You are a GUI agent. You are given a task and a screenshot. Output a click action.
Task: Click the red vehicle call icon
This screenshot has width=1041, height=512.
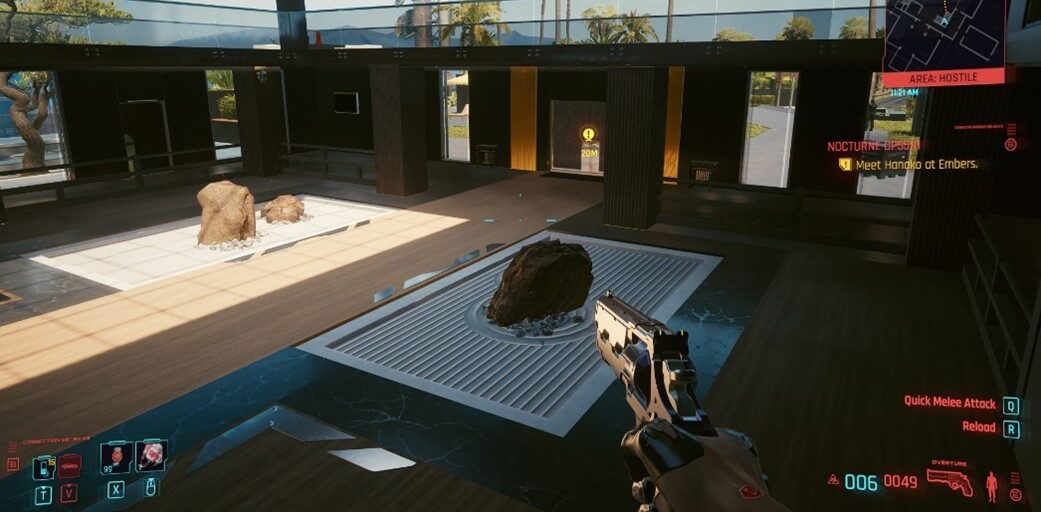(69, 466)
